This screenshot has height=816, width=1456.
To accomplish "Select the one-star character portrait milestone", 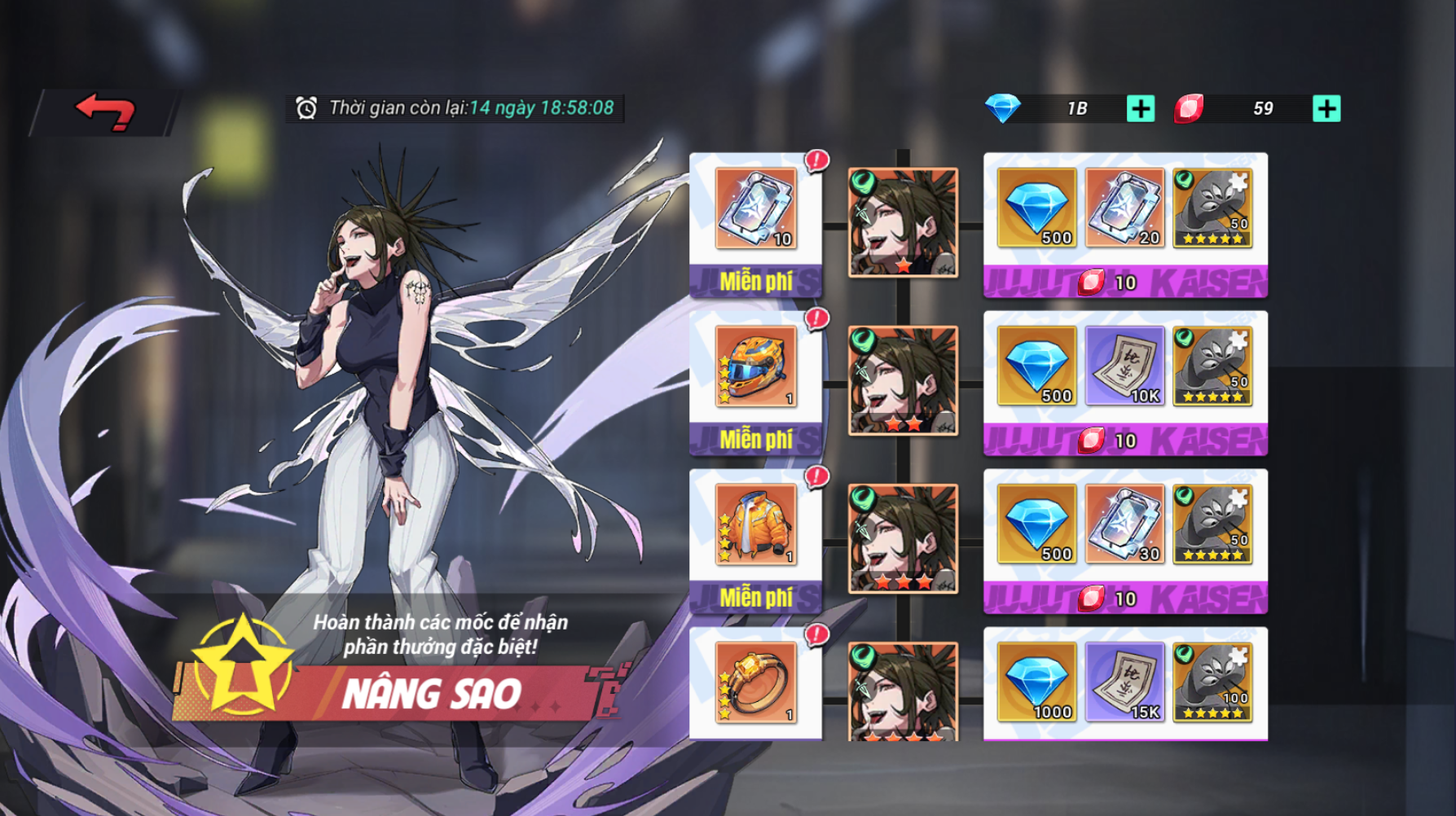I will click(x=903, y=222).
